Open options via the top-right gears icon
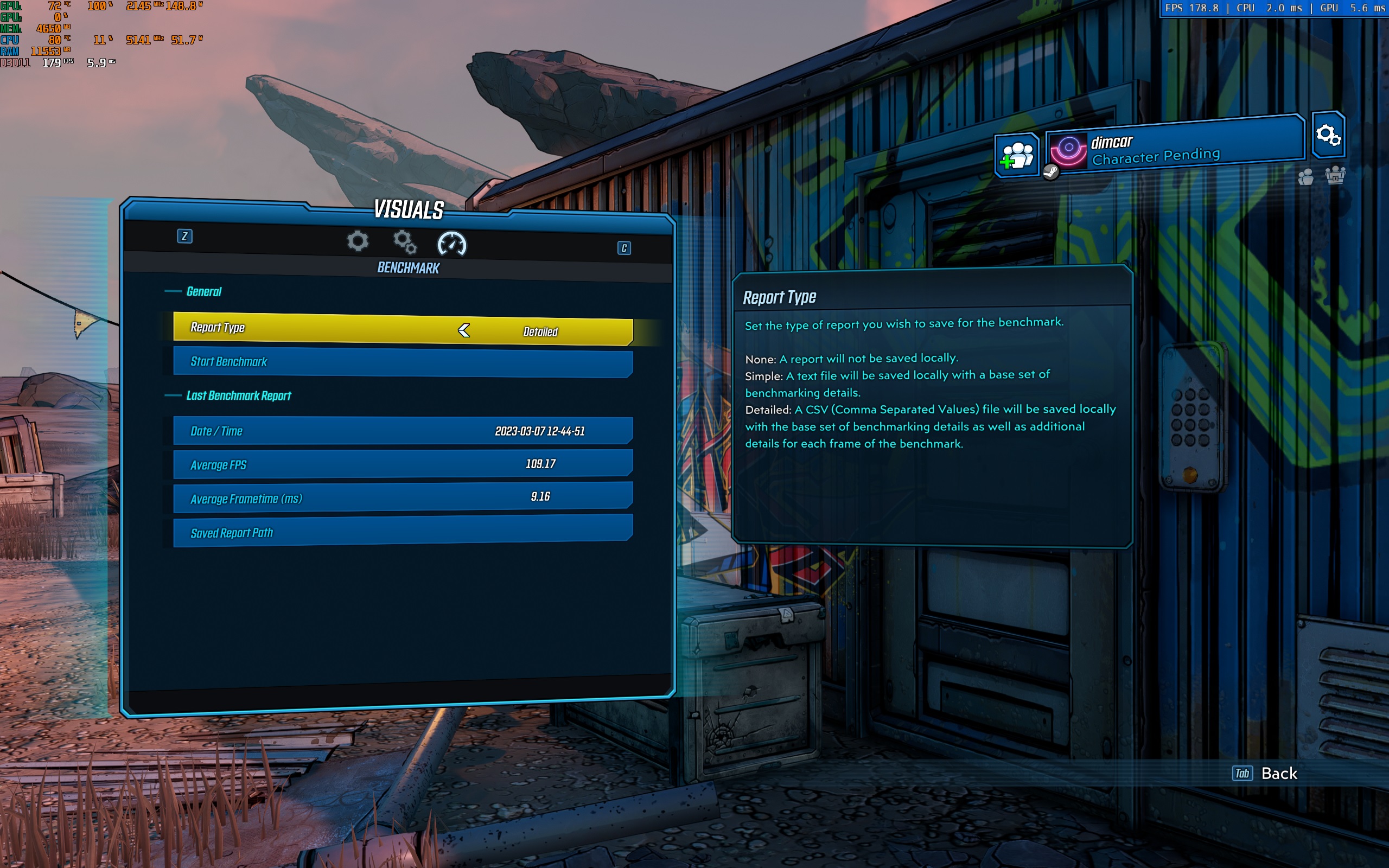Image resolution: width=1389 pixels, height=868 pixels. [x=1328, y=135]
